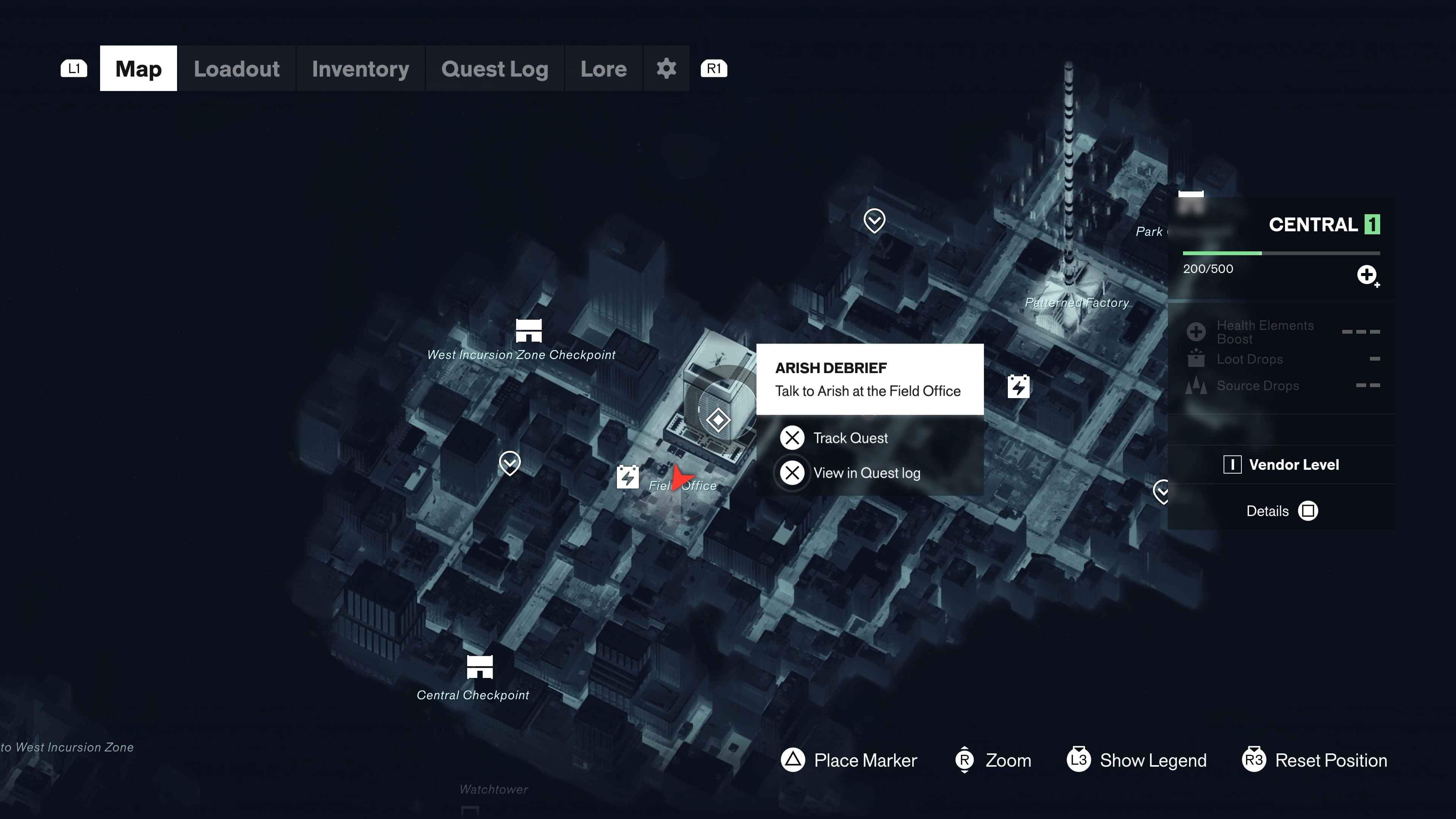Click the Loot Drops gift icon
This screenshot has height=819, width=1456.
click(x=1196, y=358)
